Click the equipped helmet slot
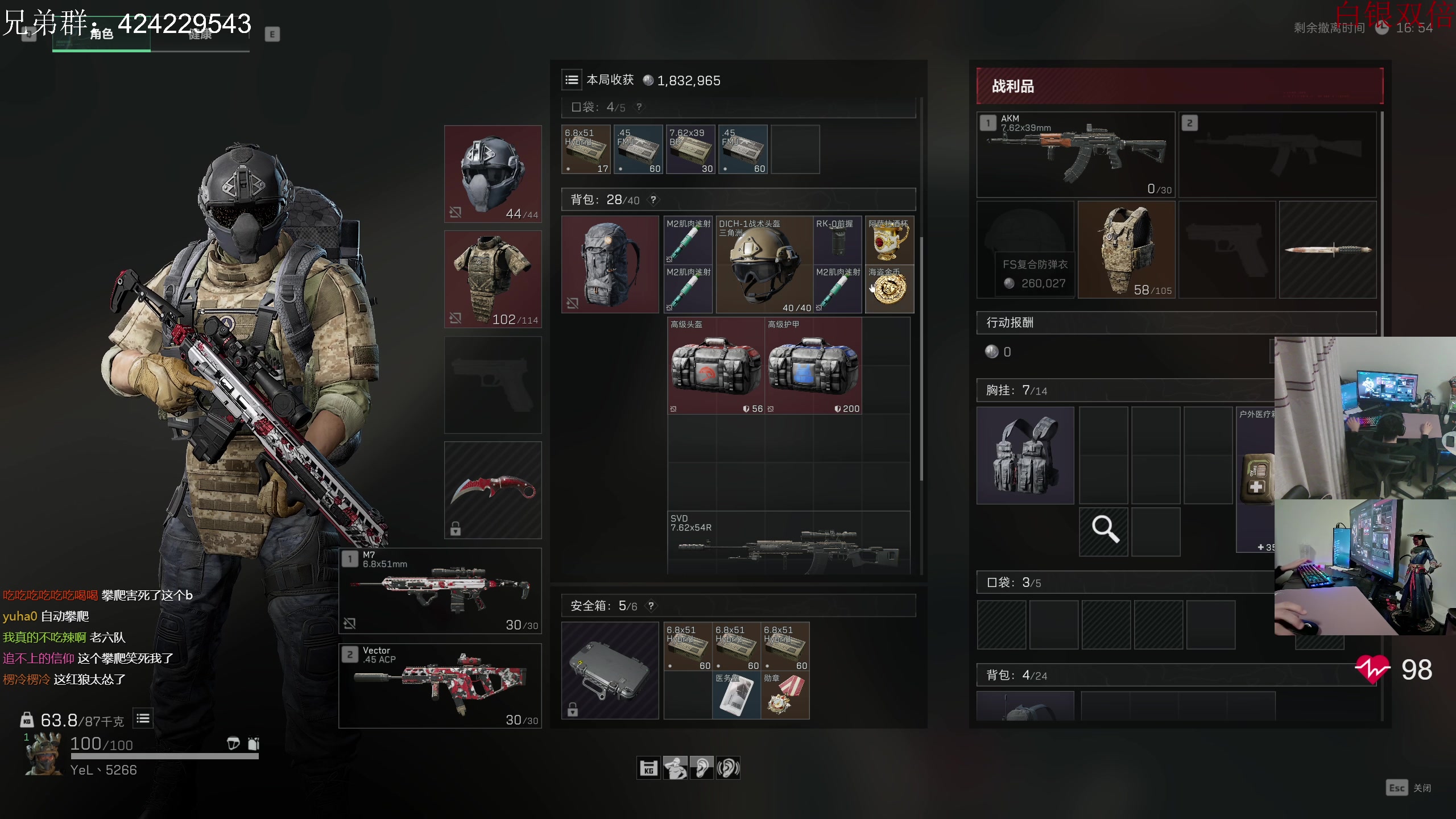This screenshot has height=819, width=1456. coord(493,173)
